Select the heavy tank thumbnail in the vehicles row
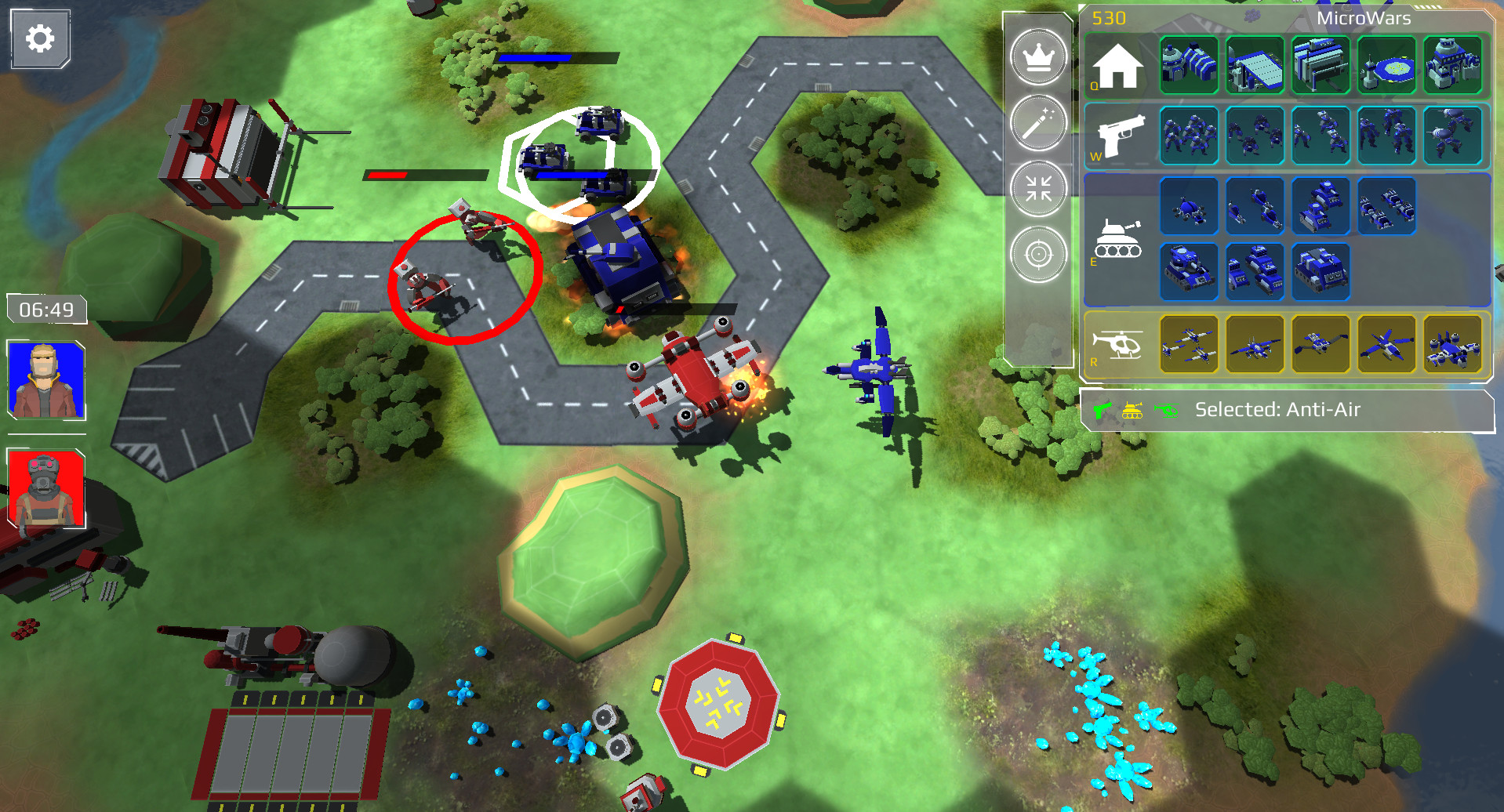Viewport: 1504px width, 812px height. 1189,273
